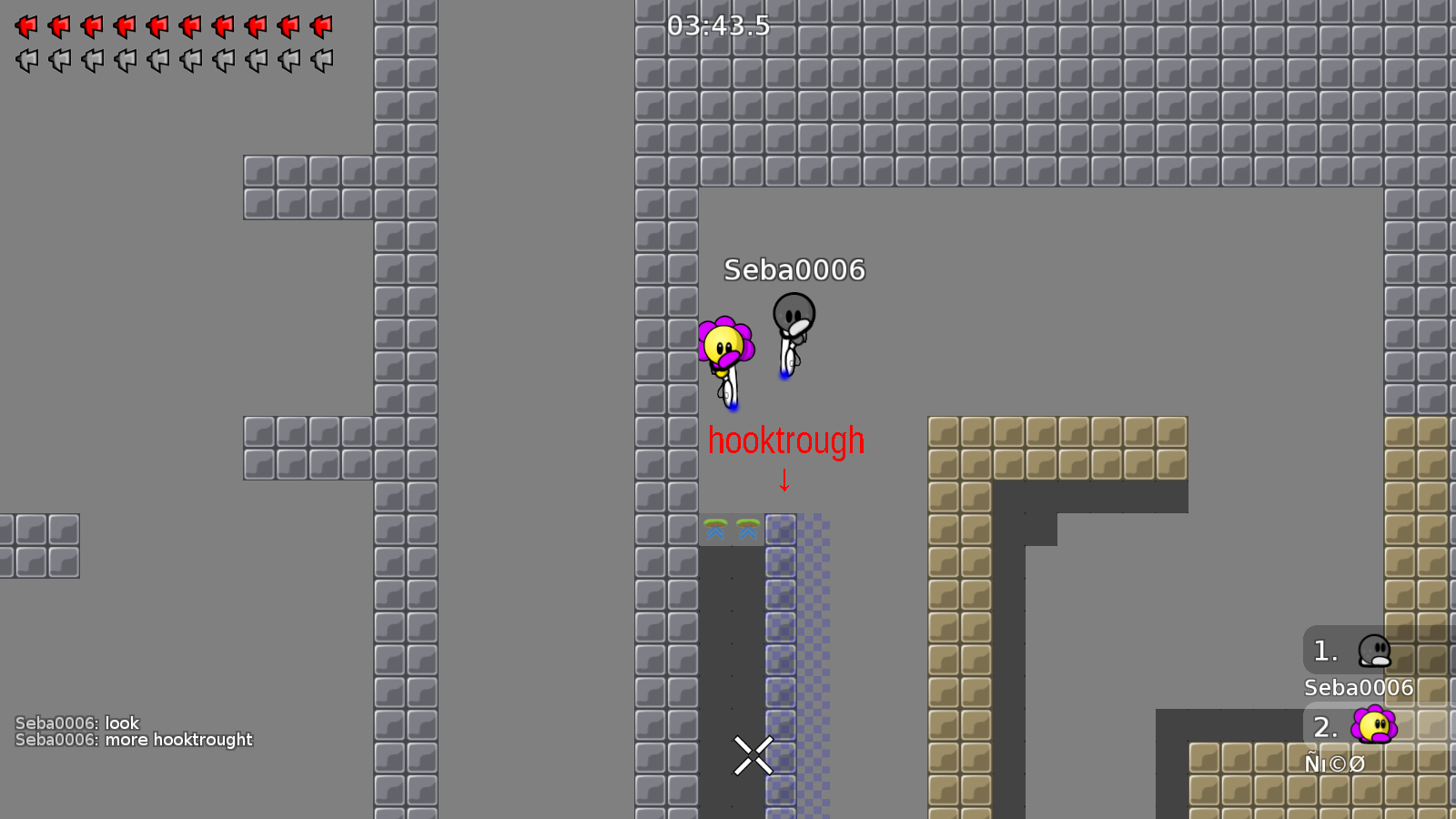Click the Seba0006 name on the scoreboard
The width and height of the screenshot is (1456, 819).
click(x=1358, y=688)
